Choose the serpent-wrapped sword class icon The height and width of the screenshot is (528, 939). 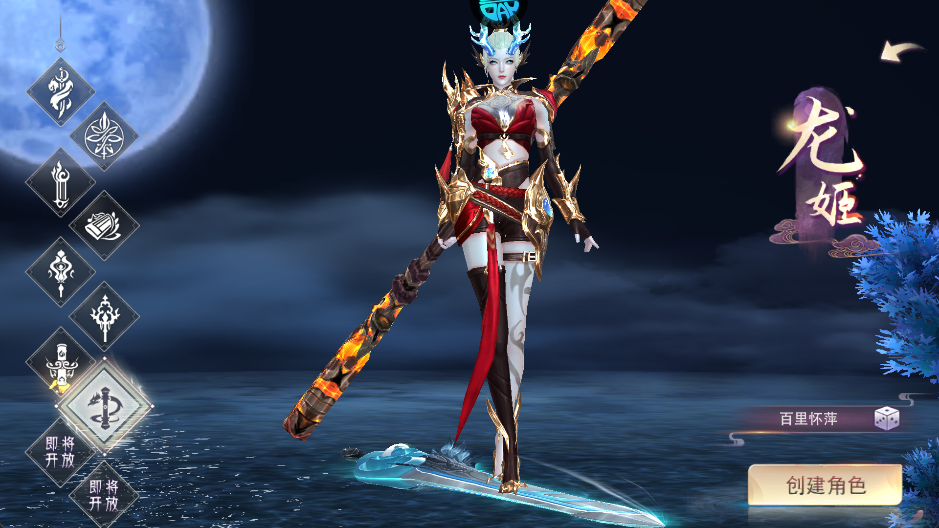point(60,92)
